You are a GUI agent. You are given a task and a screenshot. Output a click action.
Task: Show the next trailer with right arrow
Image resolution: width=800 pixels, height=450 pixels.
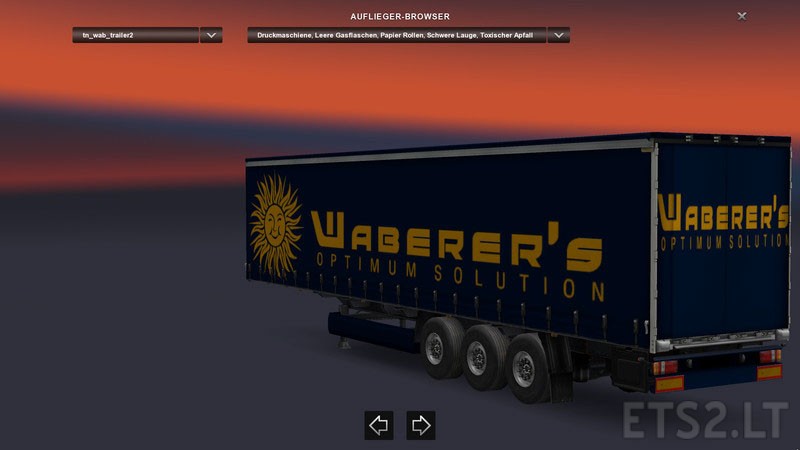pos(421,425)
